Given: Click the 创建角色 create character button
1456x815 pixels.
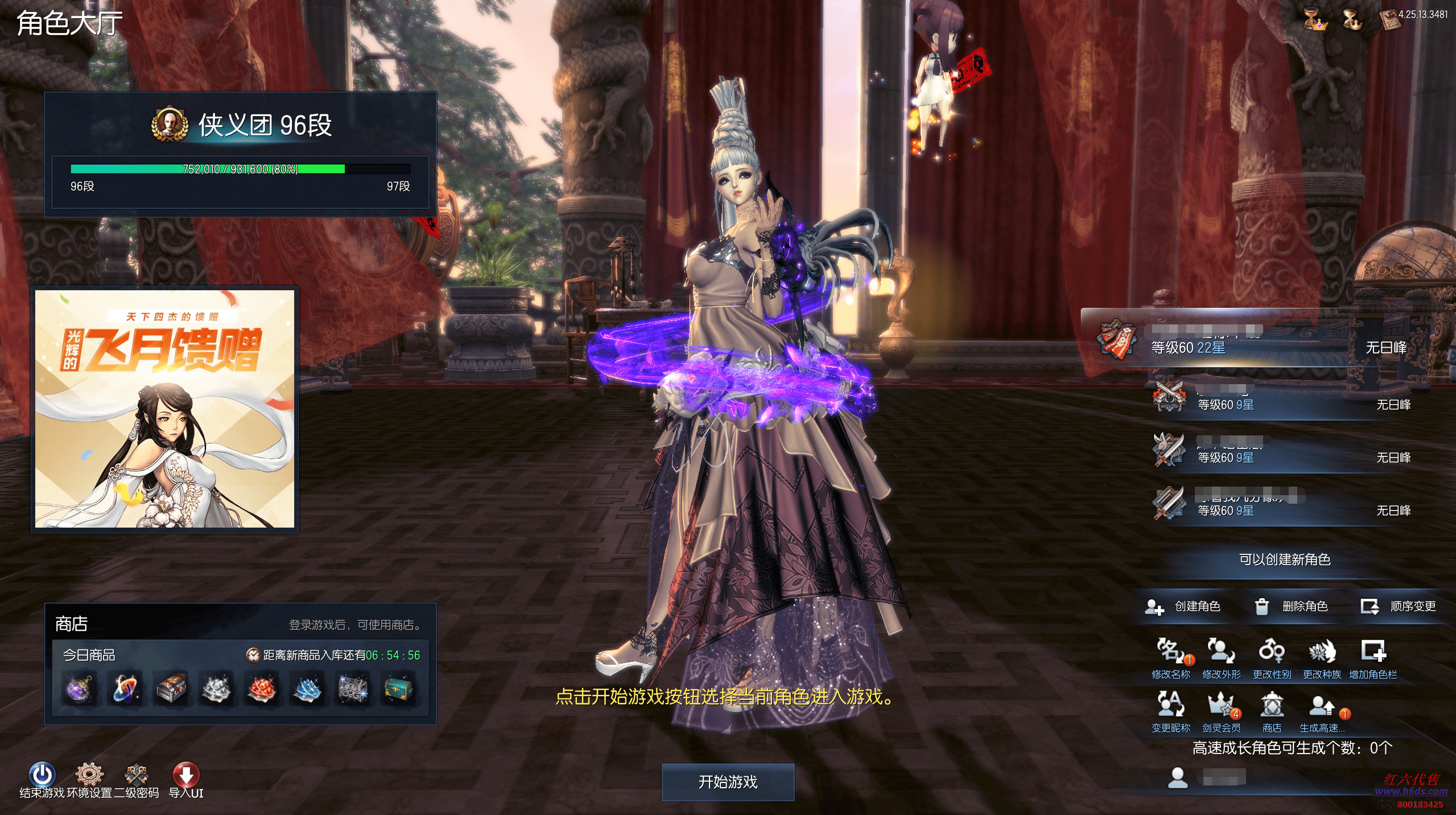Looking at the screenshot, I should (x=1183, y=607).
